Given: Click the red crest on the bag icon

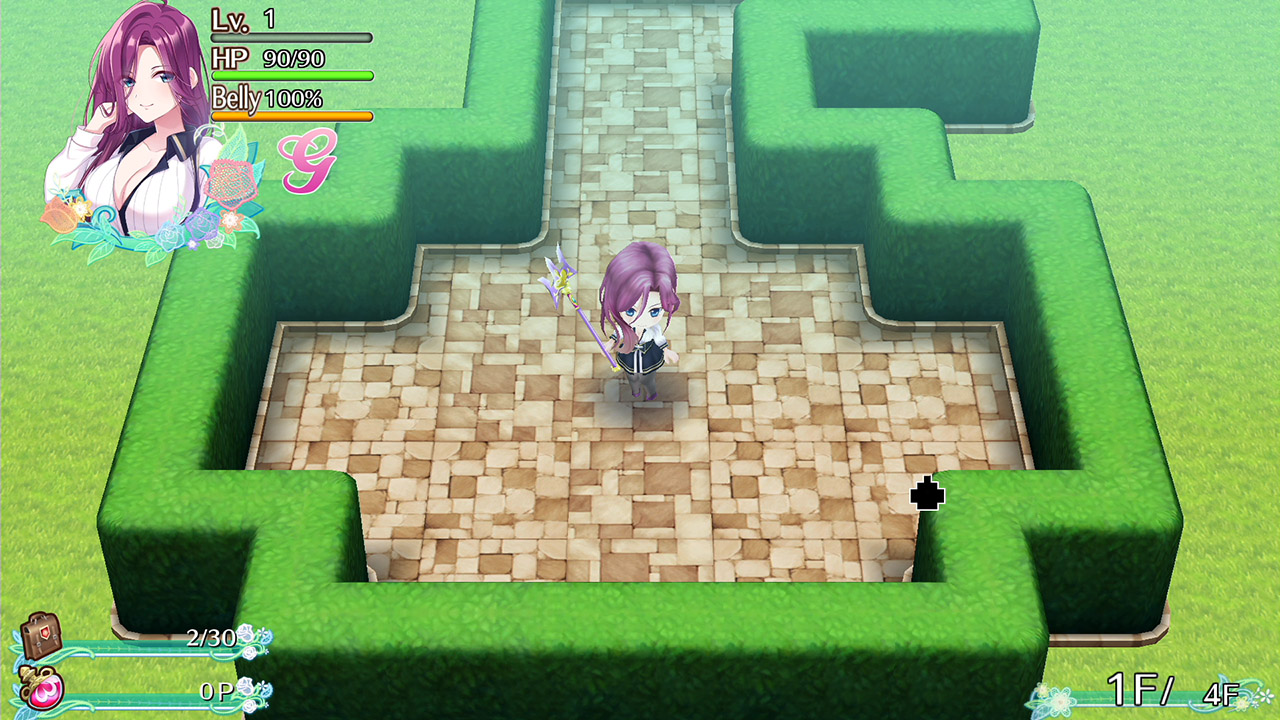Looking at the screenshot, I should click(47, 634).
